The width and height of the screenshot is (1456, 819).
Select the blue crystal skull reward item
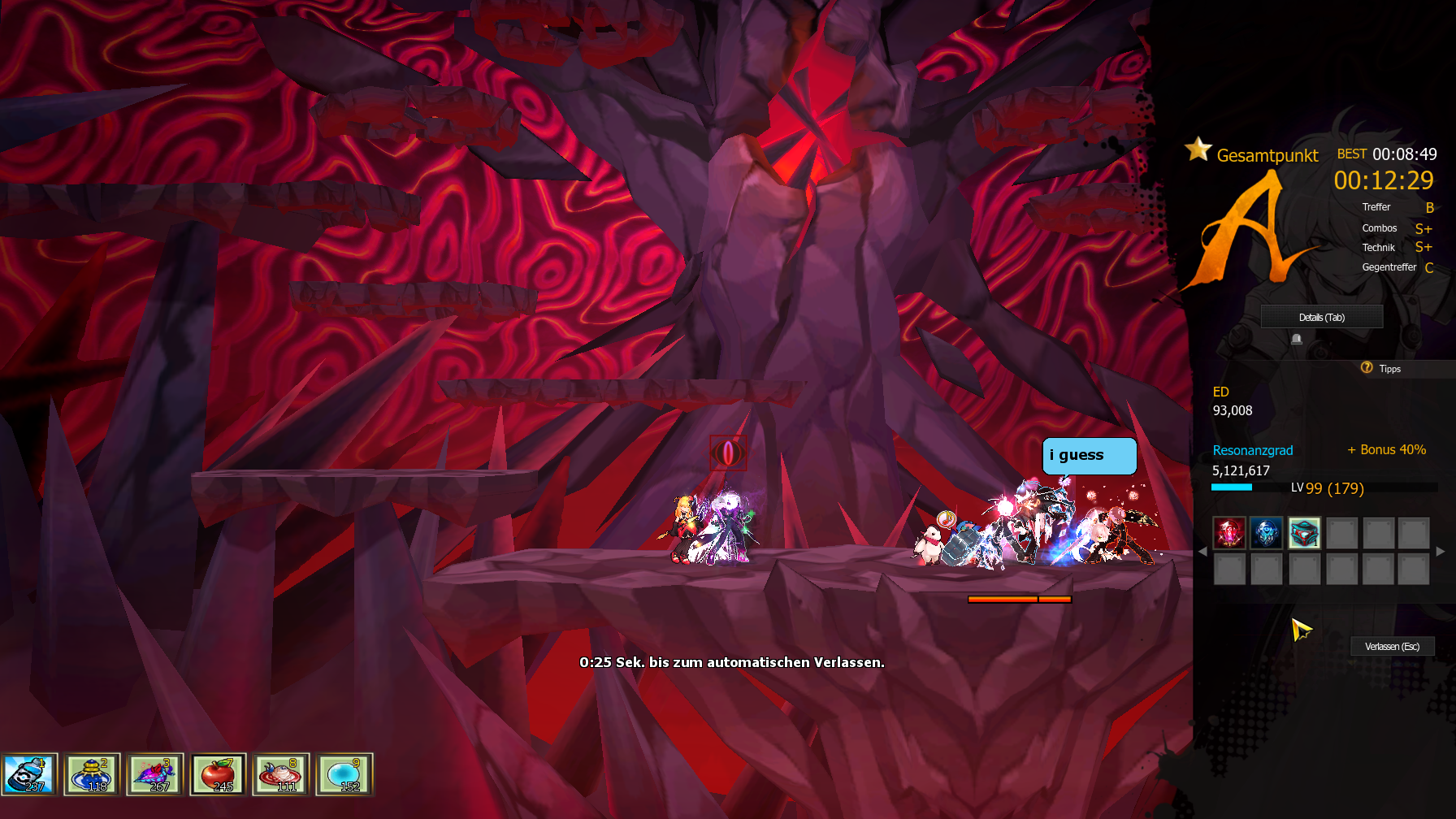click(1266, 533)
